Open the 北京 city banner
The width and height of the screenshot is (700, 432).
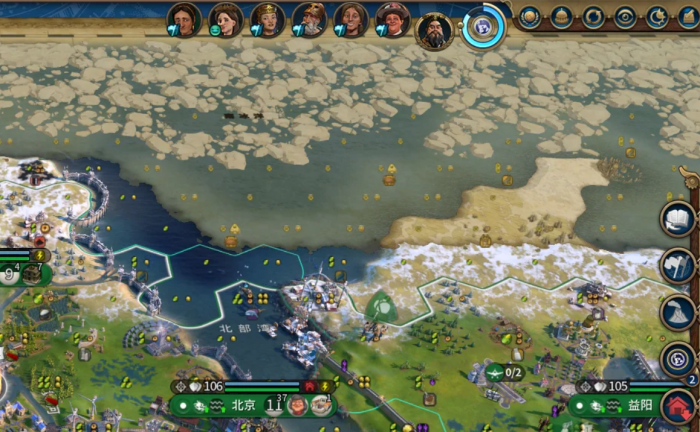243,405
